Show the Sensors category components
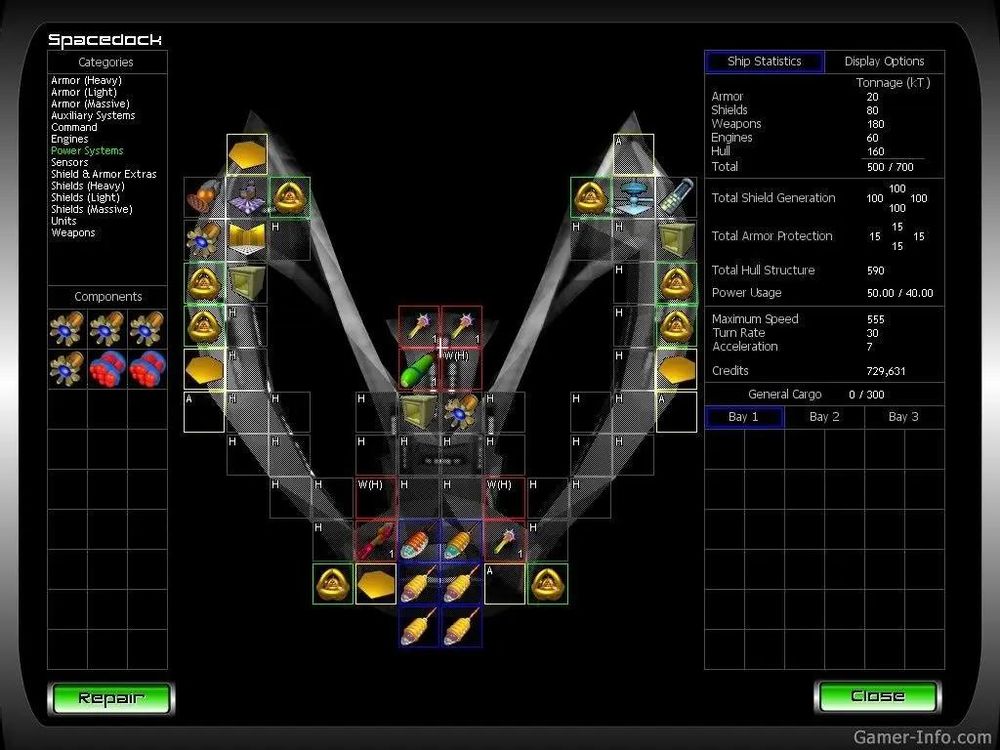Viewport: 1000px width, 750px height. (70, 162)
